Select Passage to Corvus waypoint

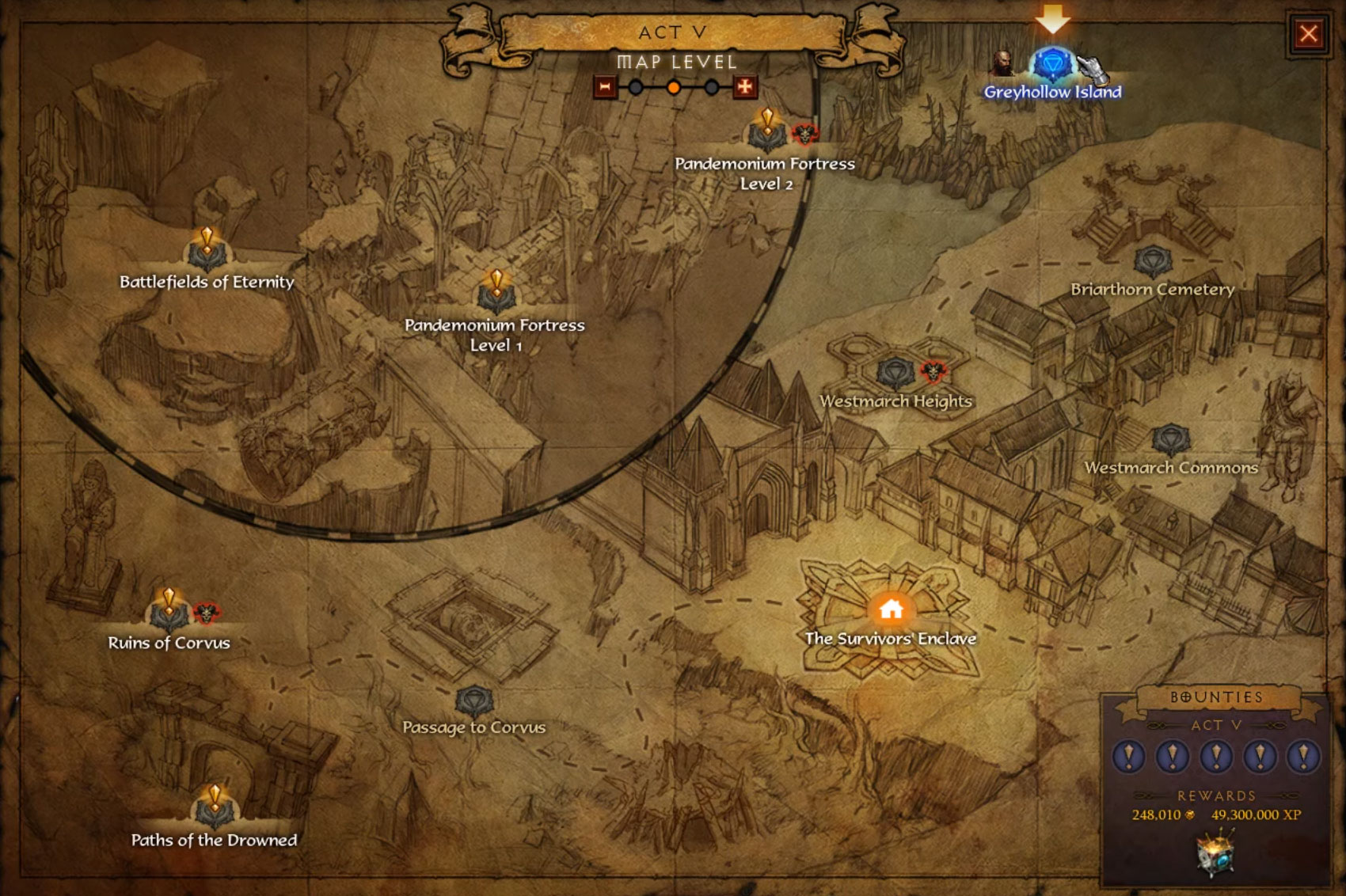pyautogui.click(x=473, y=700)
